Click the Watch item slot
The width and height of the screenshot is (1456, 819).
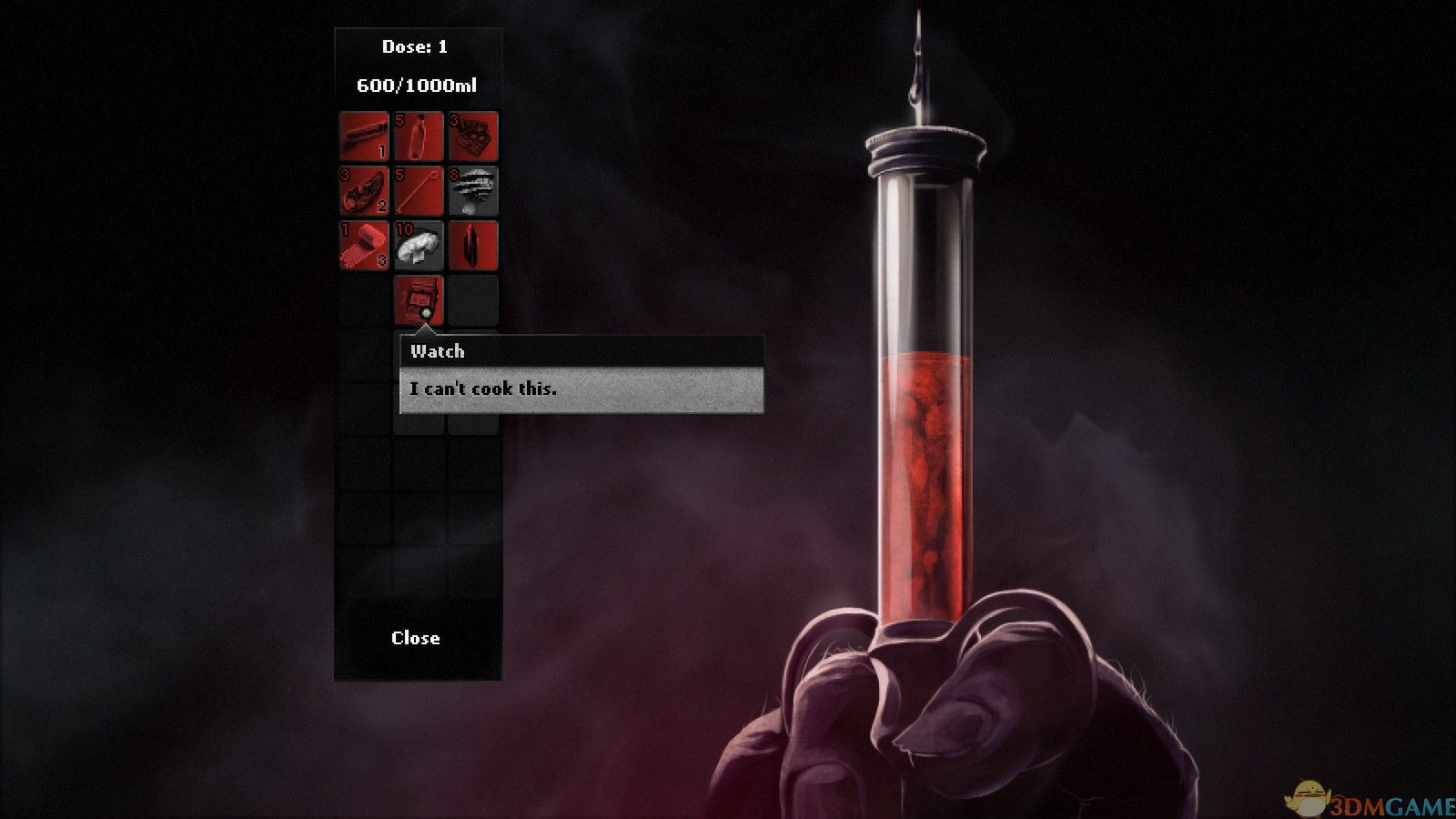[x=419, y=299]
